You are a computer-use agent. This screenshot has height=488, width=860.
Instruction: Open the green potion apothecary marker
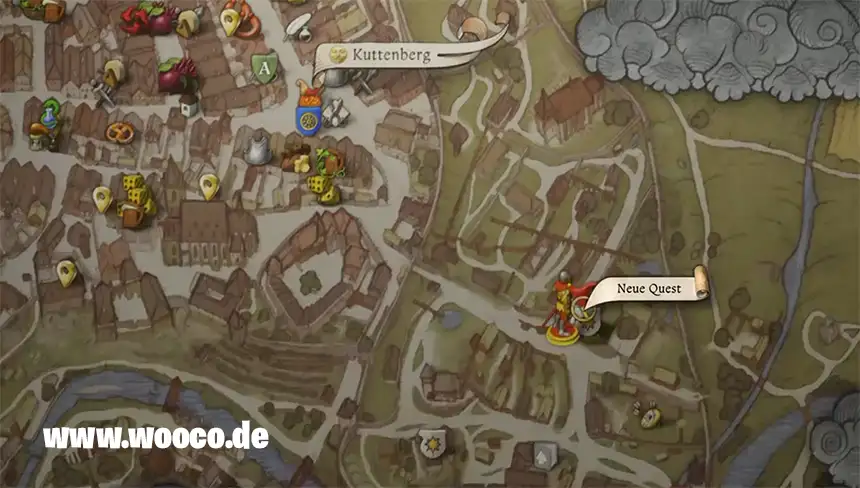(x=48, y=114)
